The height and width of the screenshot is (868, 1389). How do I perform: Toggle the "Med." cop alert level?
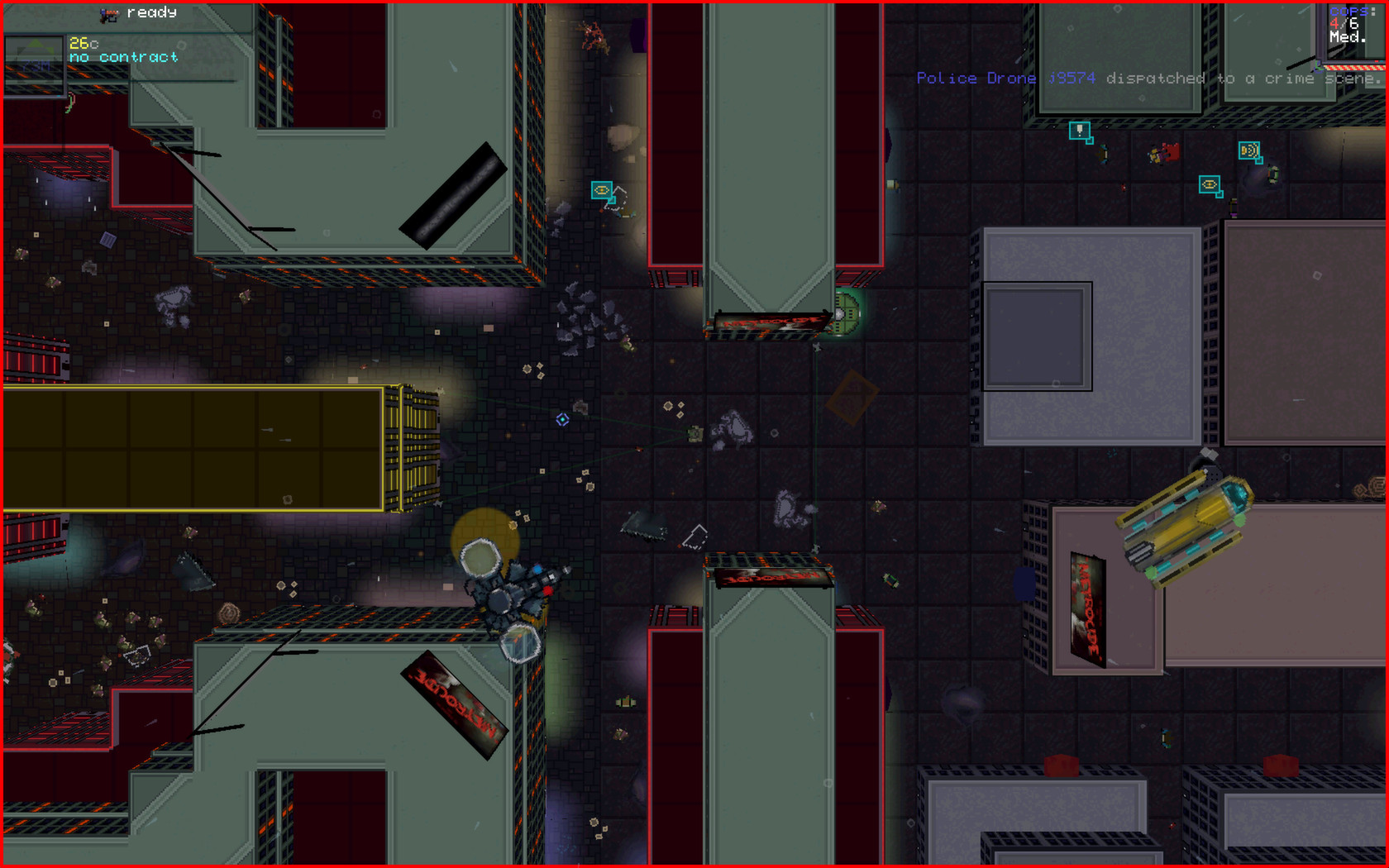pos(1346,37)
